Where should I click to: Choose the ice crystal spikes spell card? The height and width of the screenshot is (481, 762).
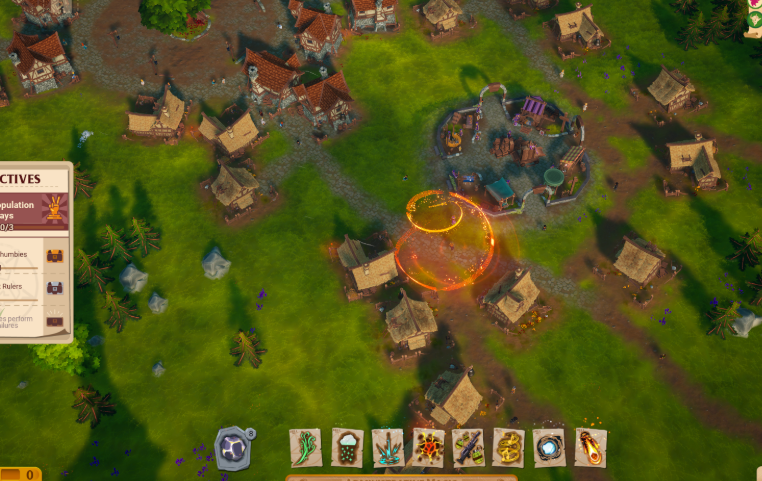388,447
